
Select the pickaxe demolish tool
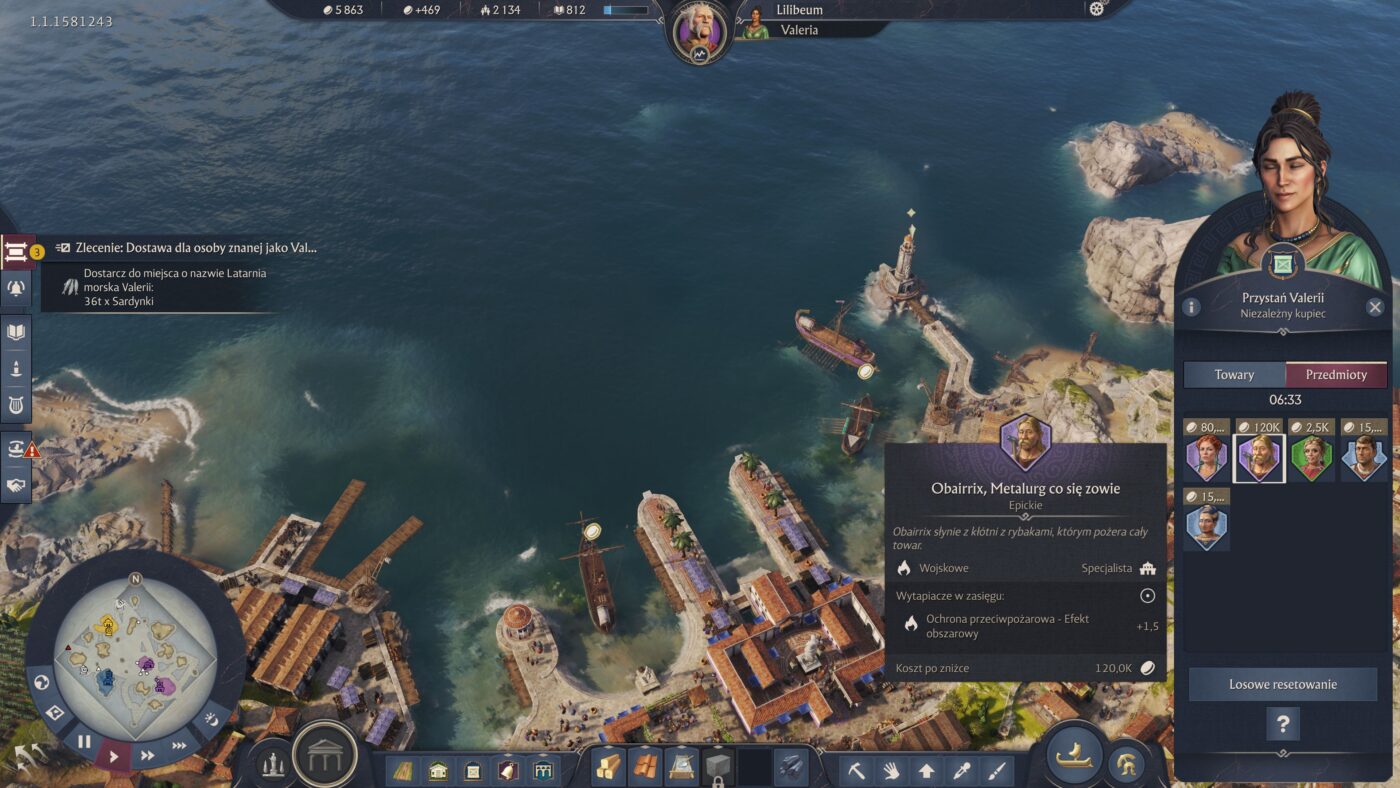[856, 771]
